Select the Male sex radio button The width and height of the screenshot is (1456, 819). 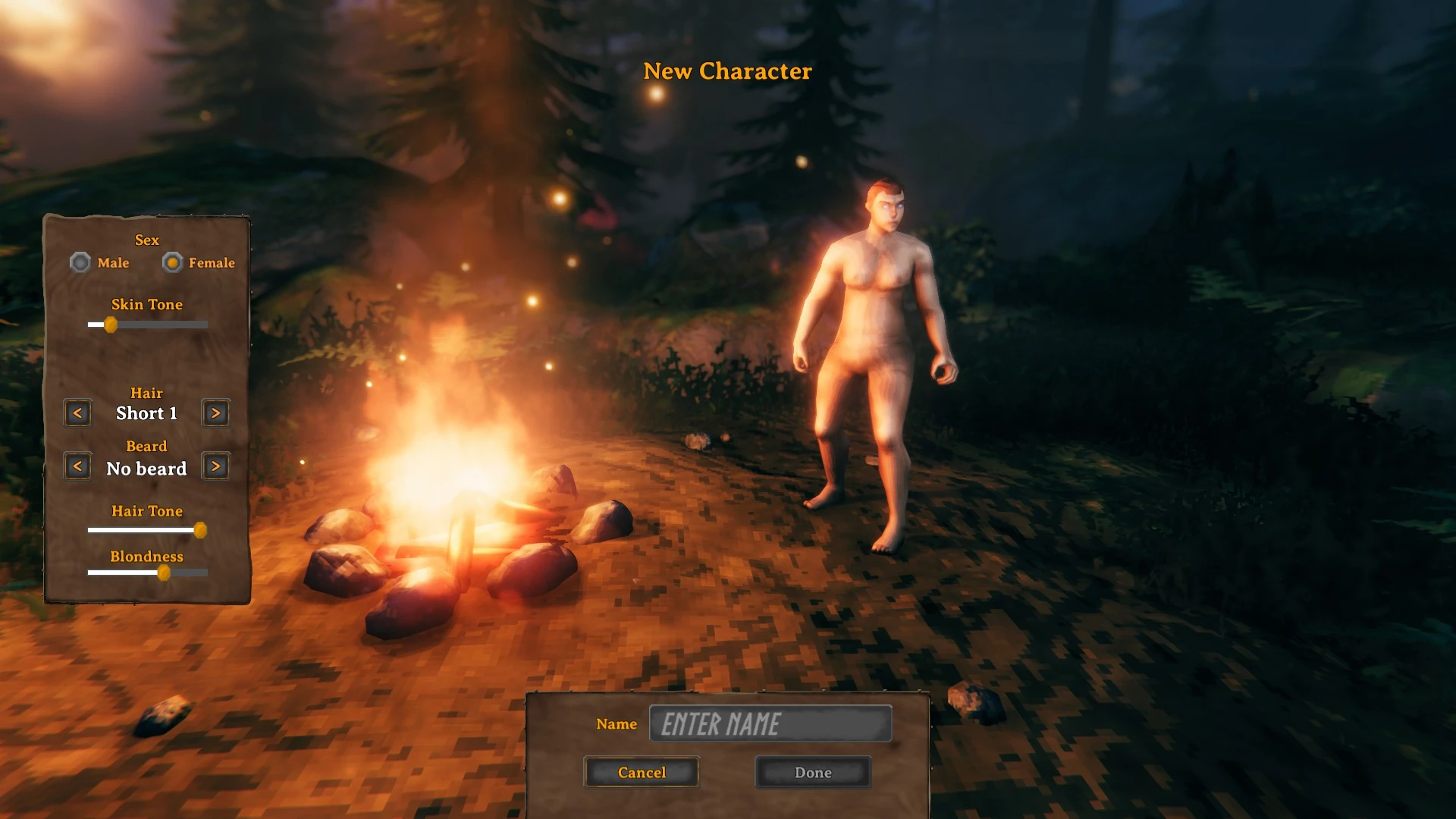click(80, 262)
